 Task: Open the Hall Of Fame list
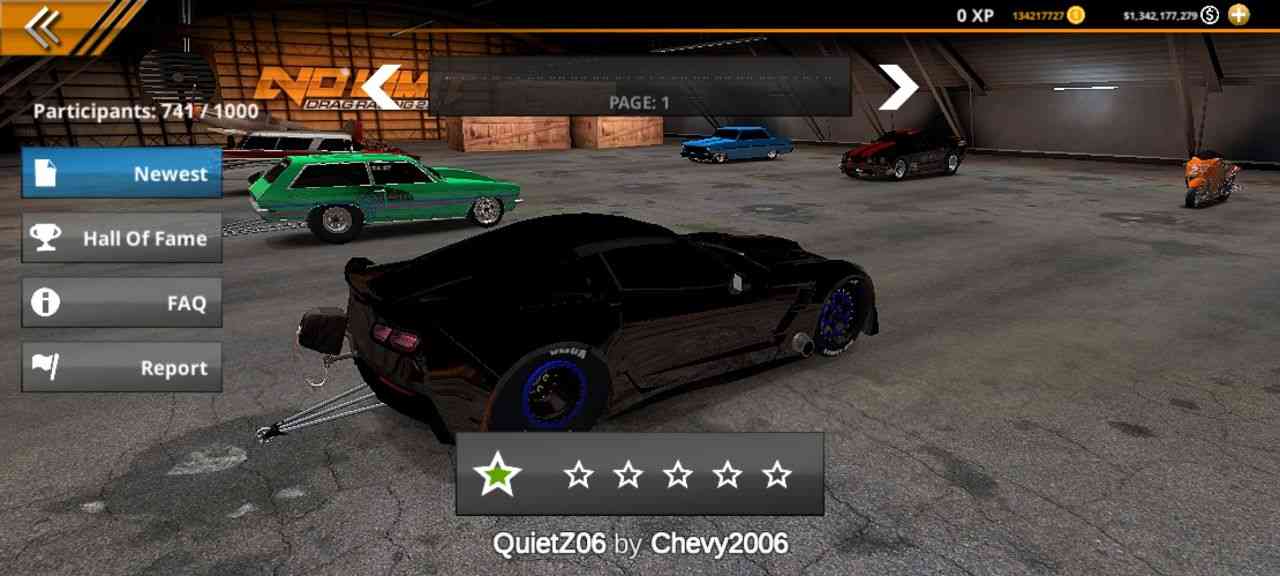pos(122,238)
